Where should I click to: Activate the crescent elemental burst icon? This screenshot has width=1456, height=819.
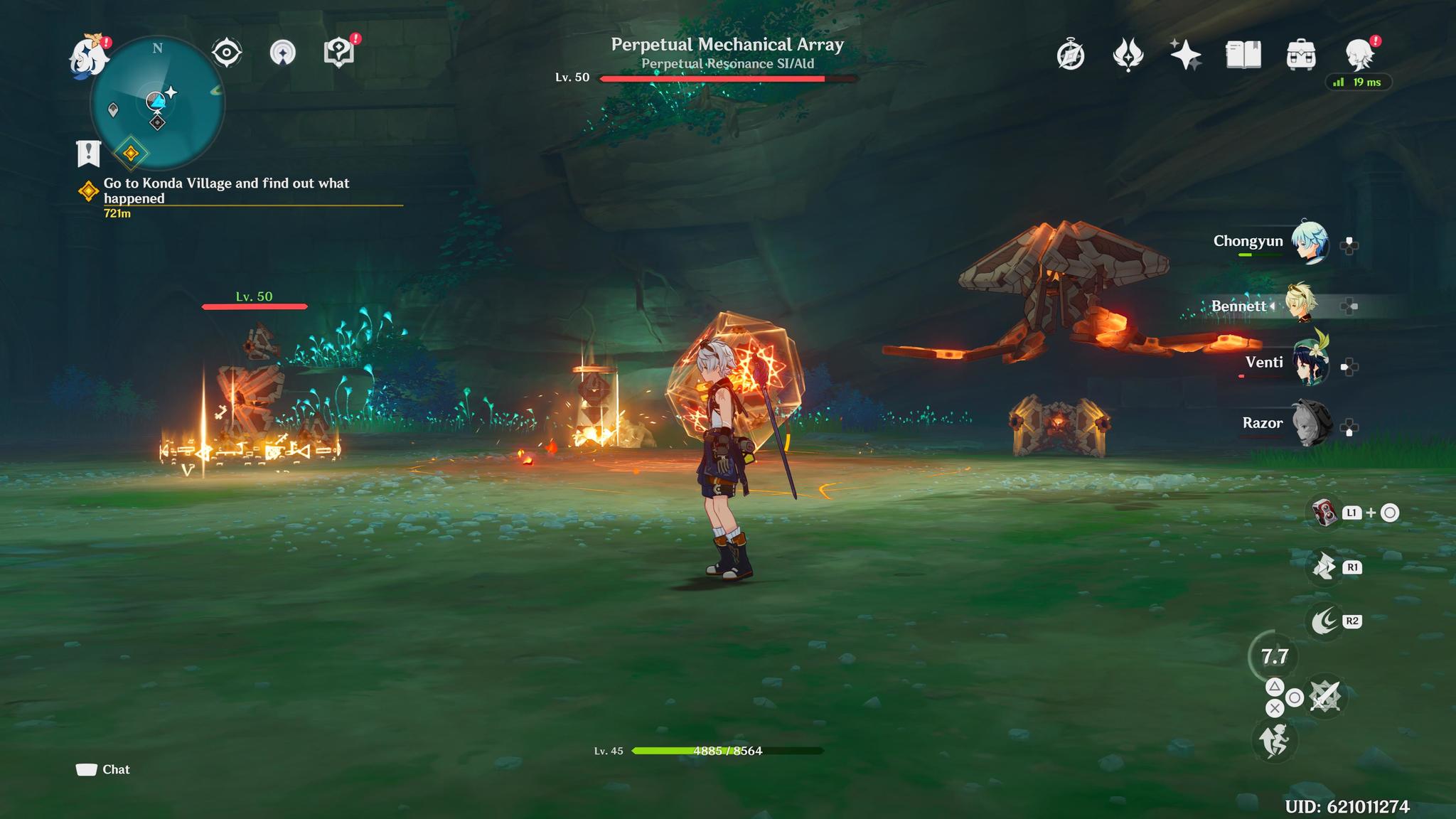(x=1324, y=621)
